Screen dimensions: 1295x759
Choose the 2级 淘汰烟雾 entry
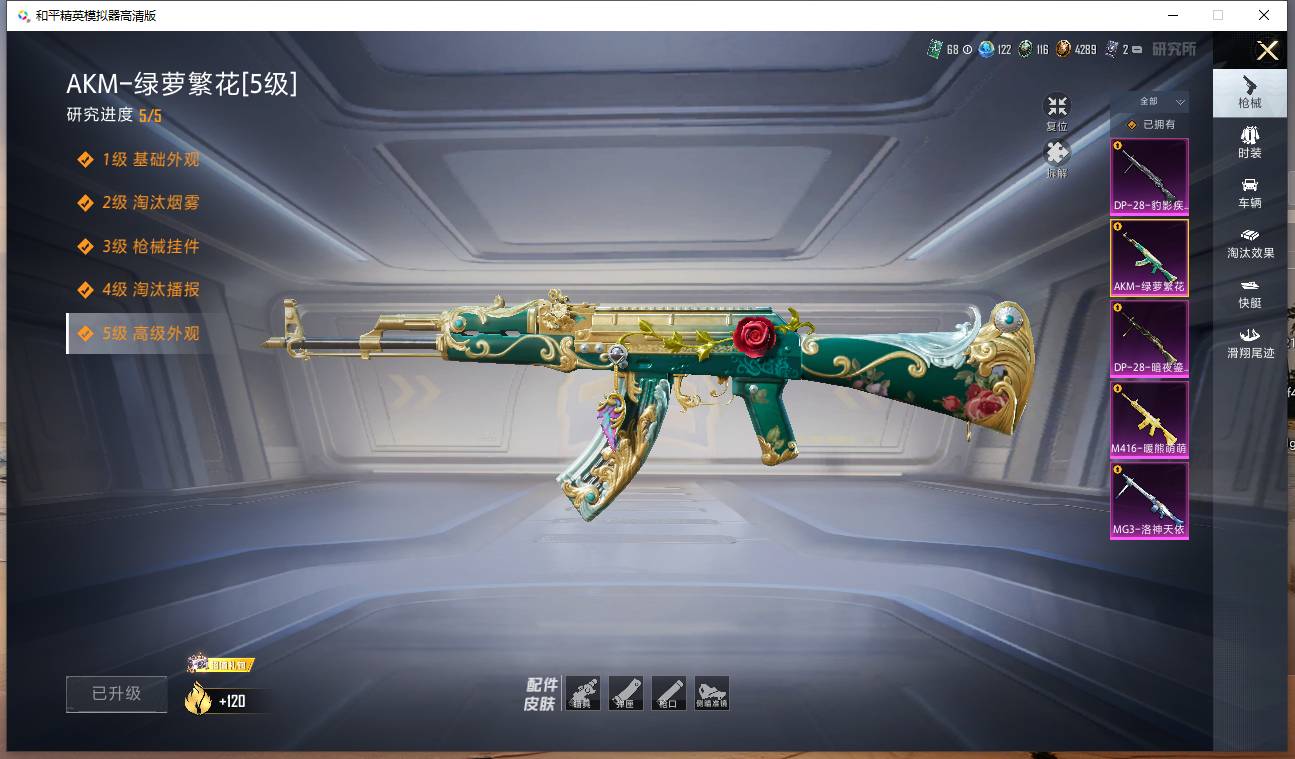click(150, 203)
